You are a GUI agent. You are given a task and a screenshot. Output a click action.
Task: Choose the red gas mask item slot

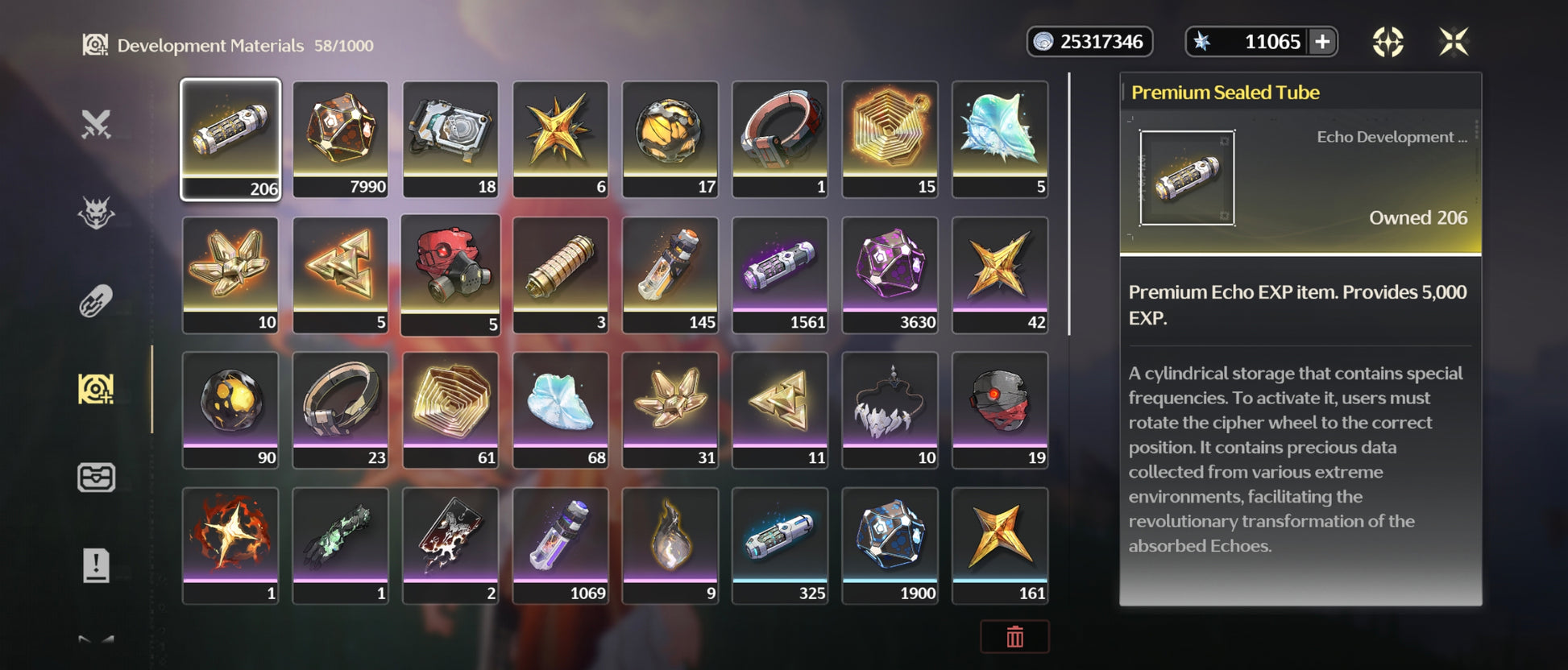point(450,274)
